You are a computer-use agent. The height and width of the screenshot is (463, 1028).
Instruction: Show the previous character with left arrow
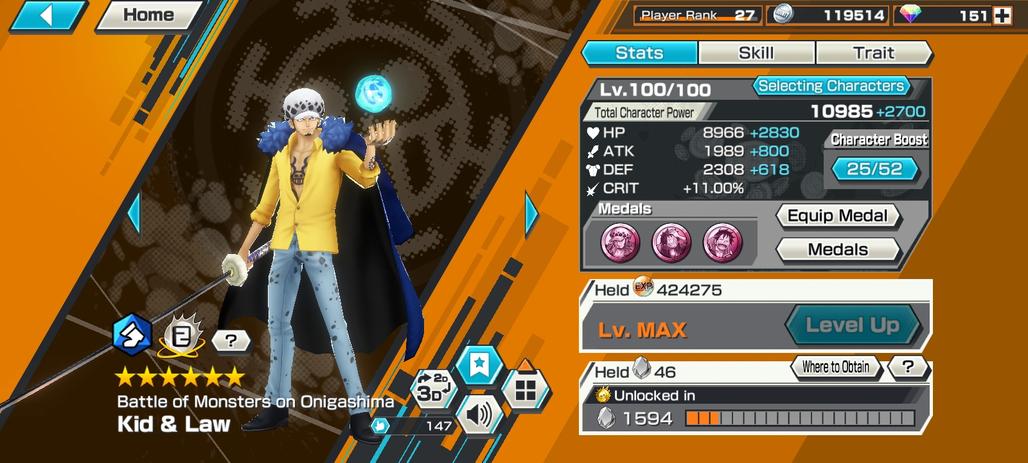(133, 212)
